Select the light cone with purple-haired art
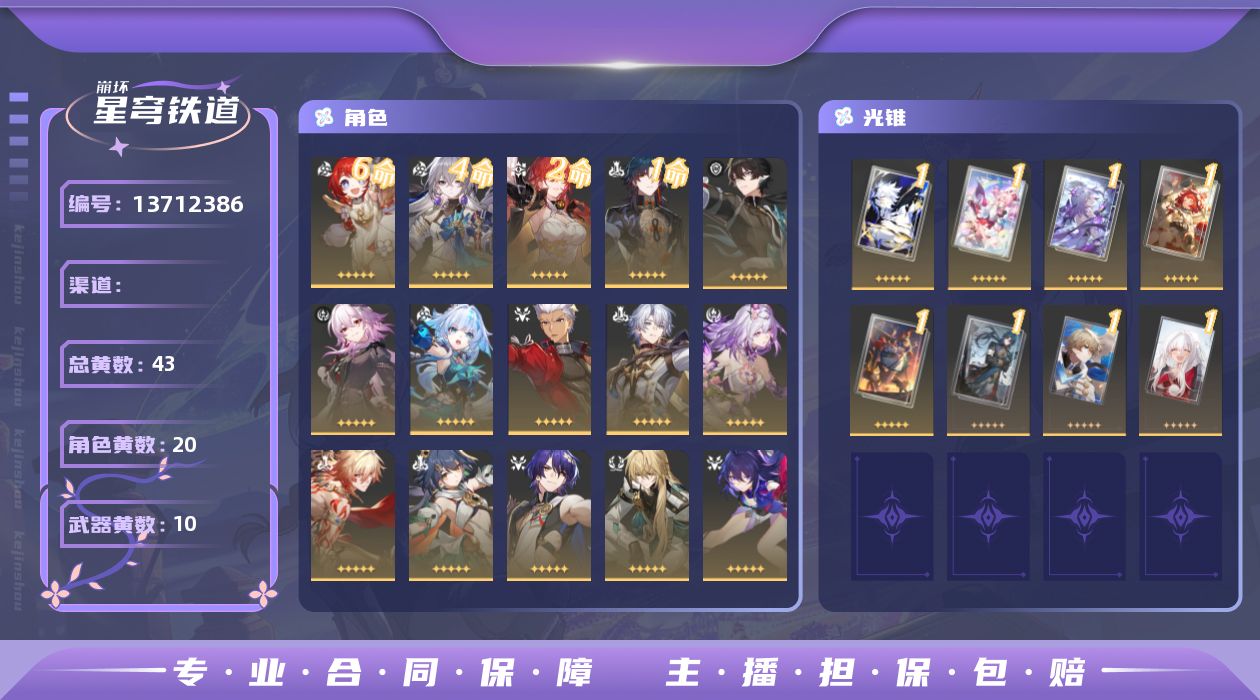This screenshot has height=700, width=1260. pos(1084,222)
